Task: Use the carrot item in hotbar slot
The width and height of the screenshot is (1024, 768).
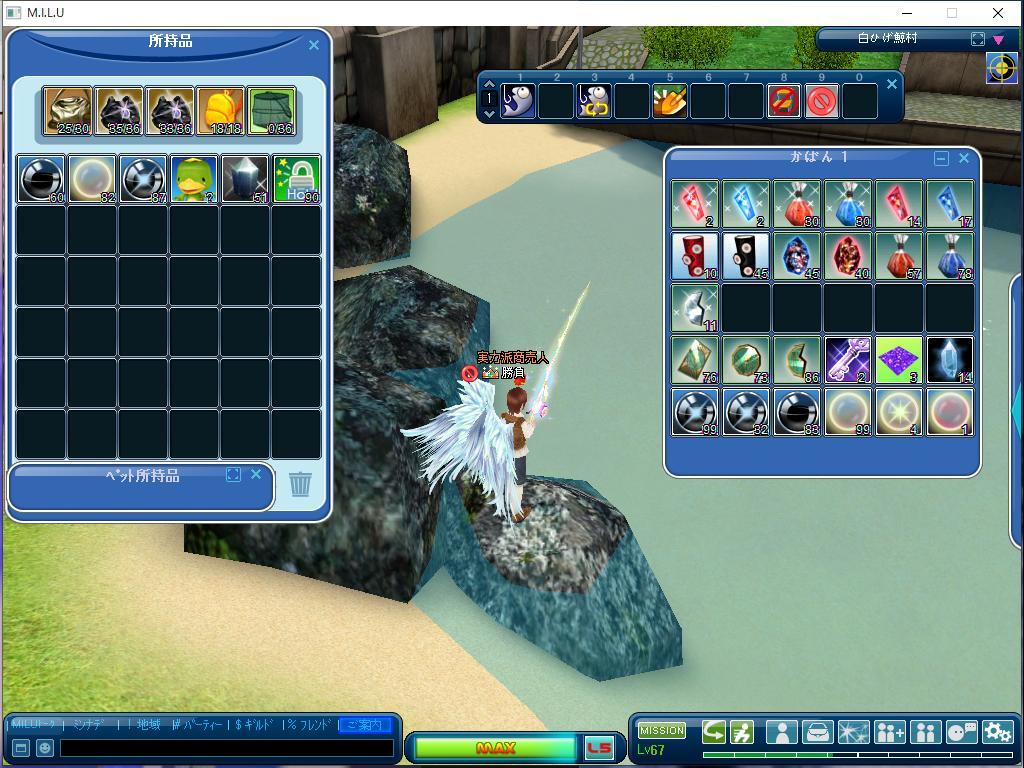Action: 670,101
